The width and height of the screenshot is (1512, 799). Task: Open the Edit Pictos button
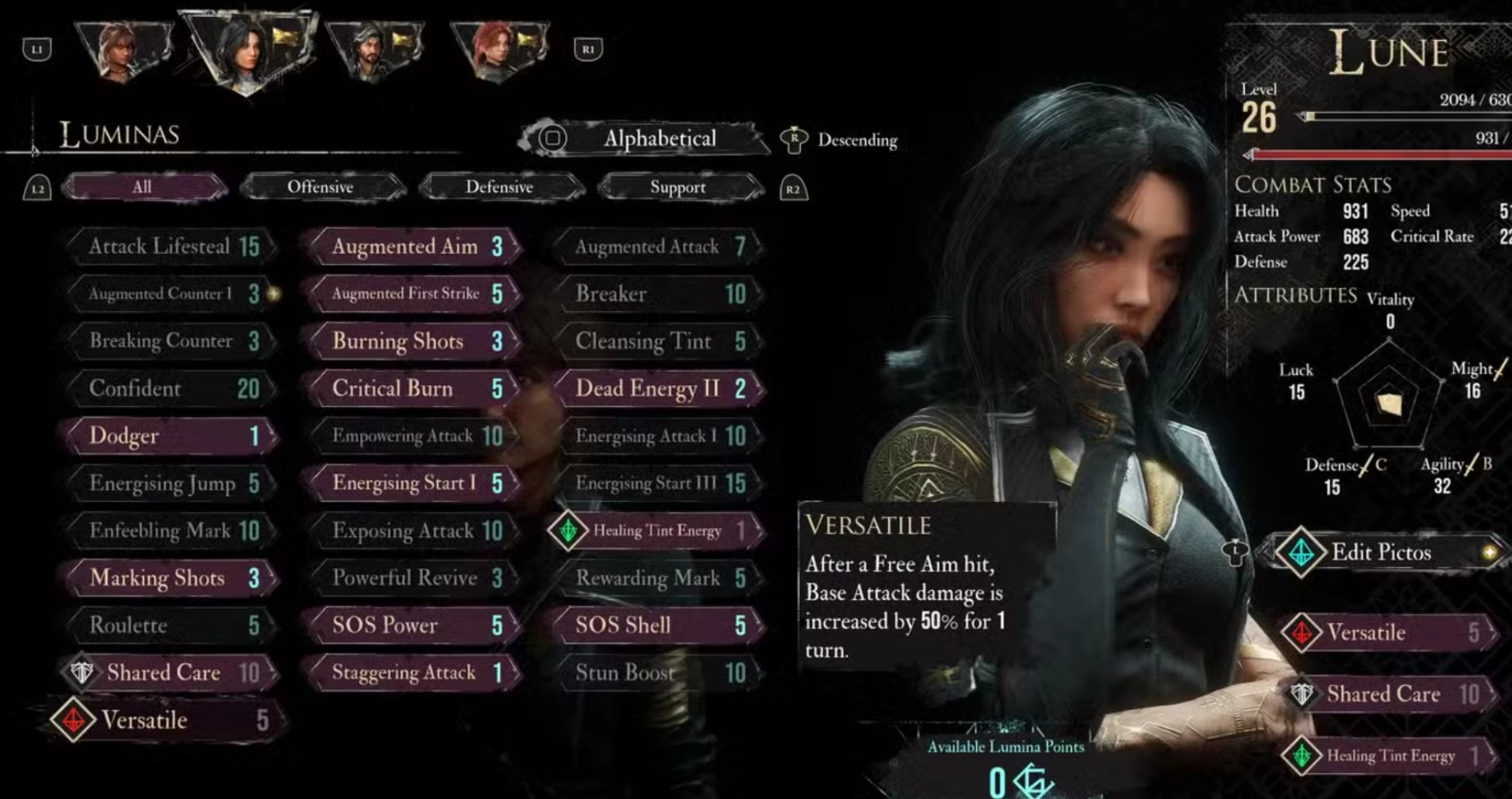pos(1381,552)
